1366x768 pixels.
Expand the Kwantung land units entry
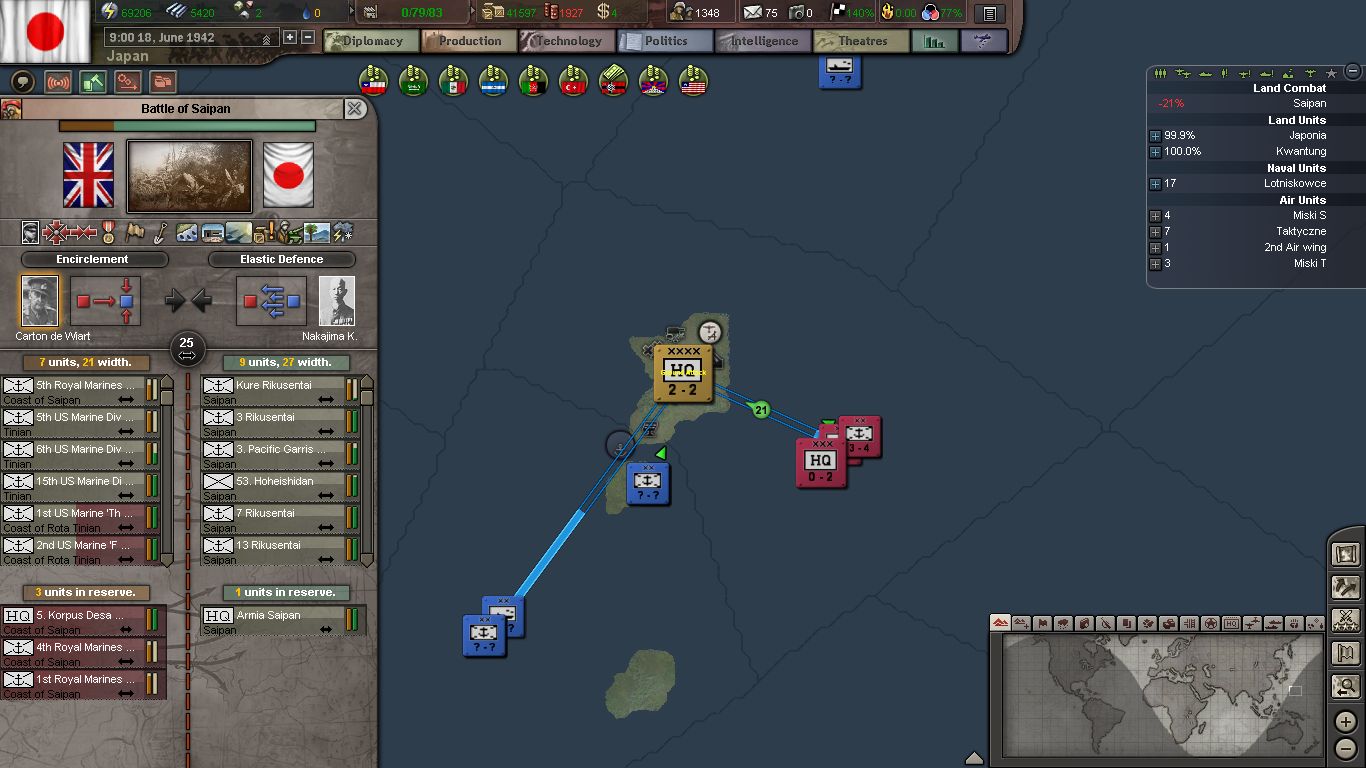(x=1155, y=152)
